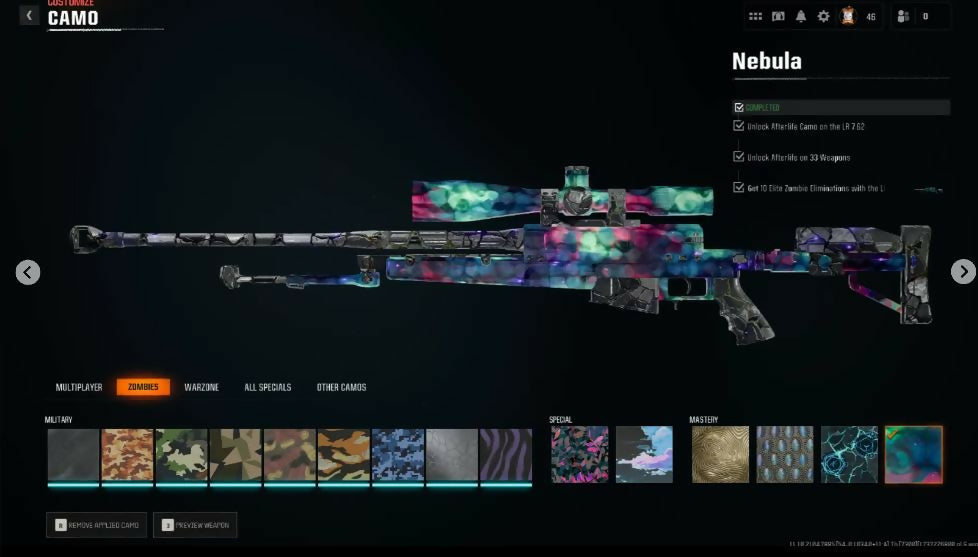Switch to Other Camos tab
Screen dimensions: 978x557
click(x=341, y=387)
